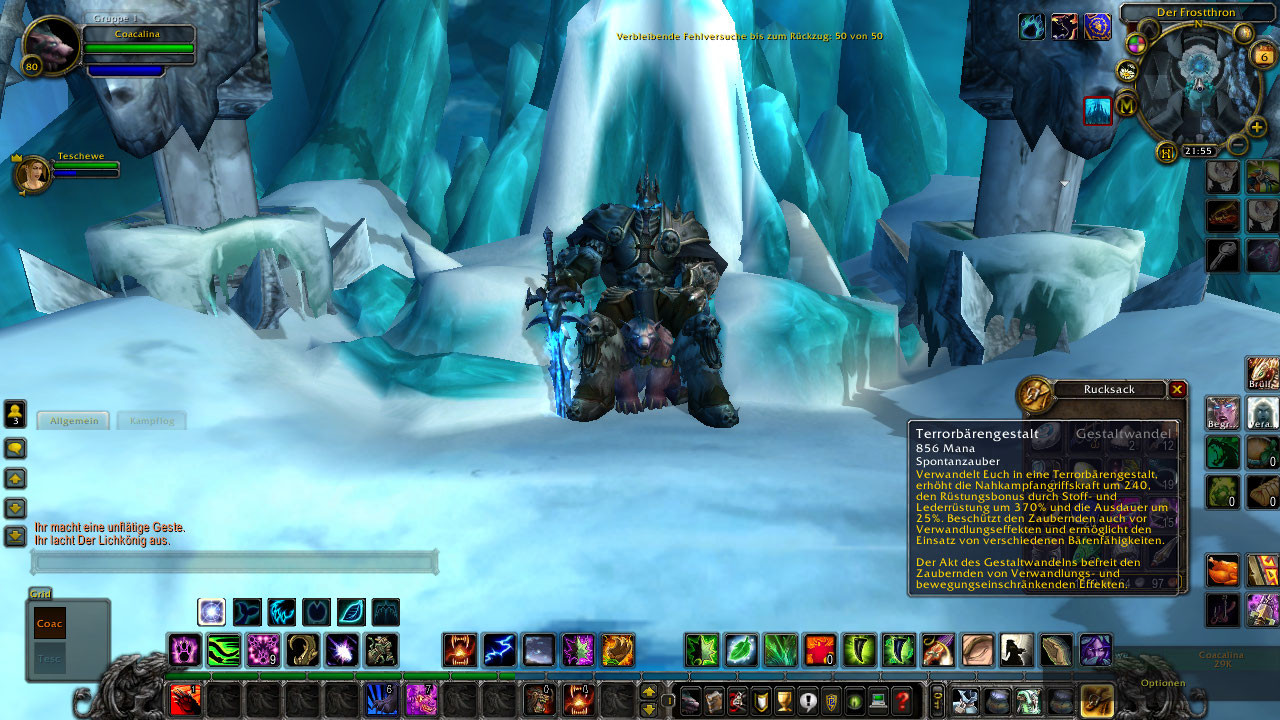Open the chat speech bubble menu

[15, 448]
